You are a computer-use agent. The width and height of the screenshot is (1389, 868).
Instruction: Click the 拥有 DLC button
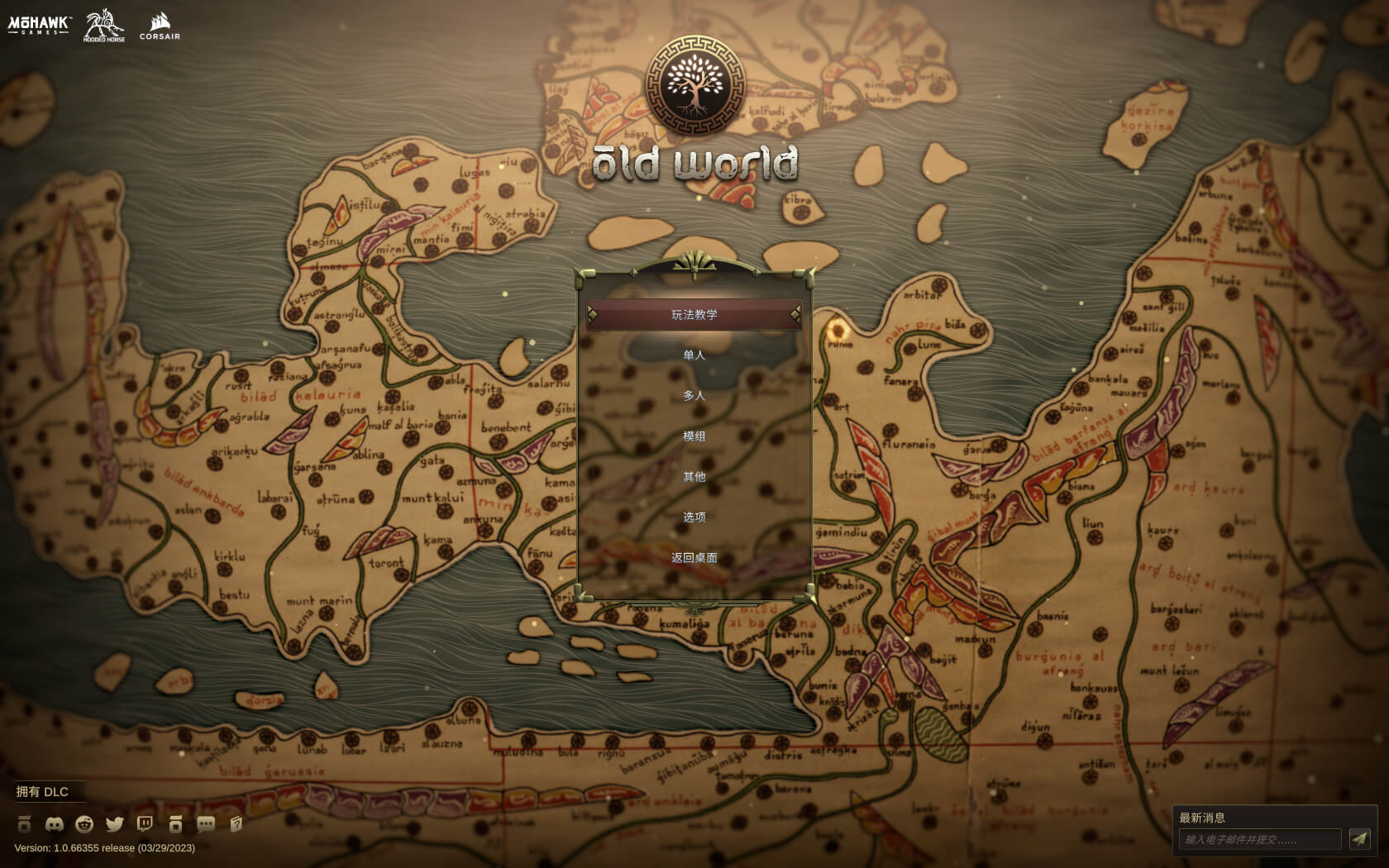(42, 792)
